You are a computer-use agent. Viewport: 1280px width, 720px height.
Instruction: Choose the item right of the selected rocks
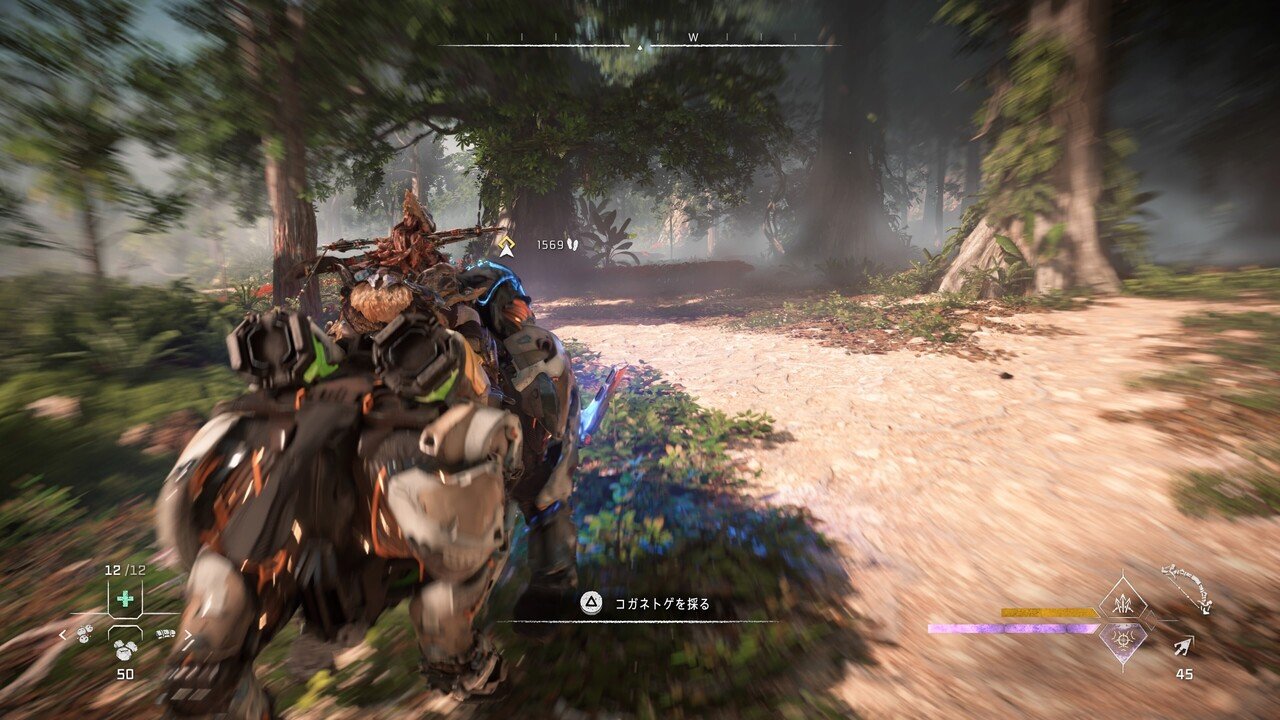pyautogui.click(x=164, y=633)
